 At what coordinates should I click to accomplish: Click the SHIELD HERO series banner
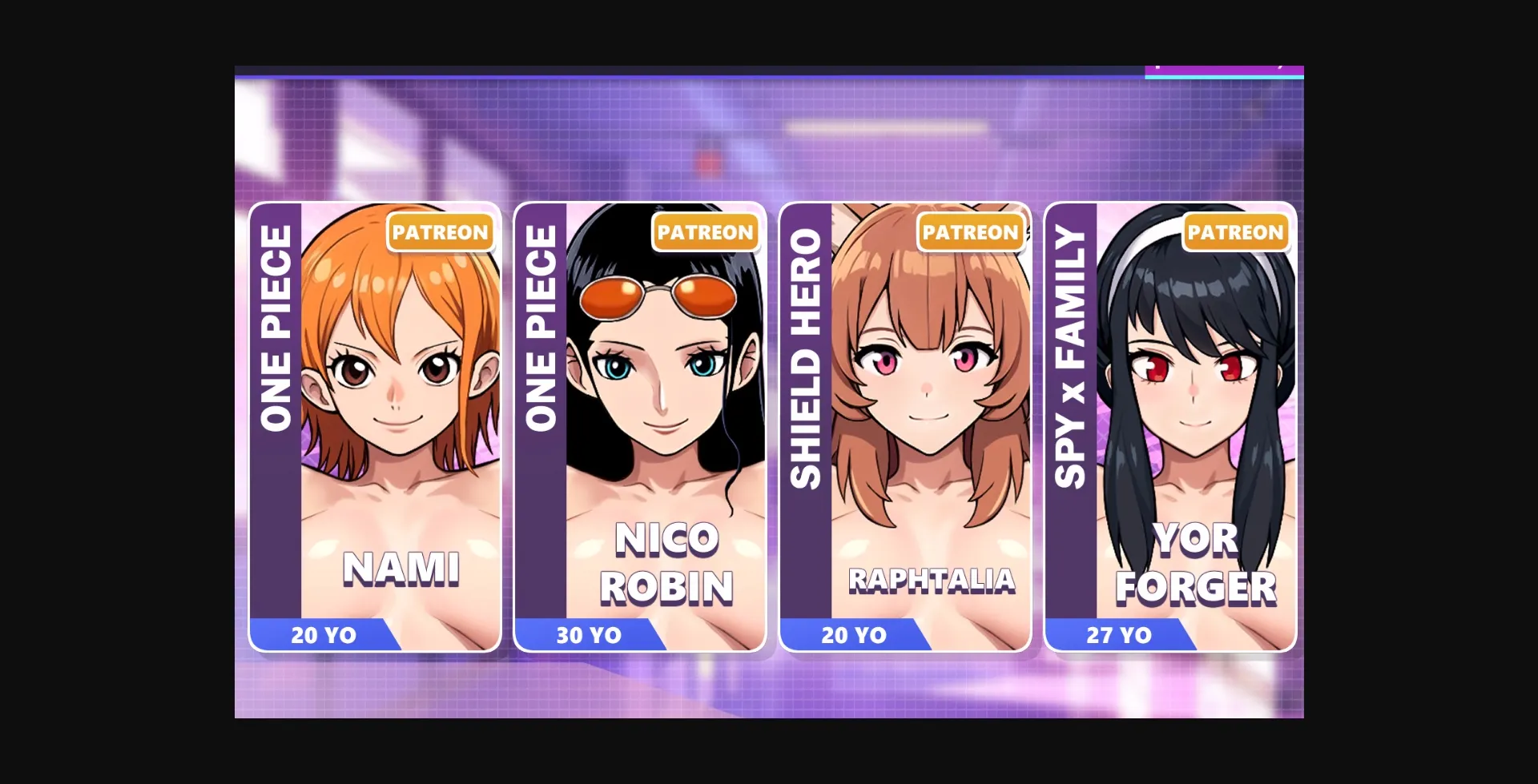point(807,344)
